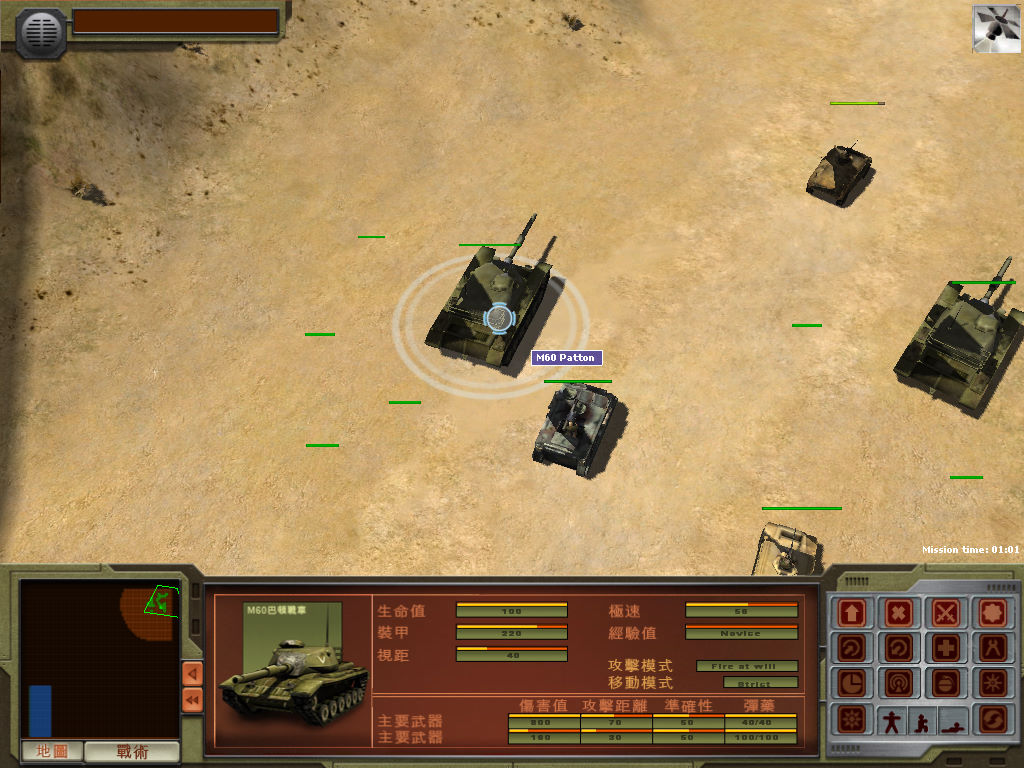
Task: Select the crossed swords attack command
Action: 947,612
